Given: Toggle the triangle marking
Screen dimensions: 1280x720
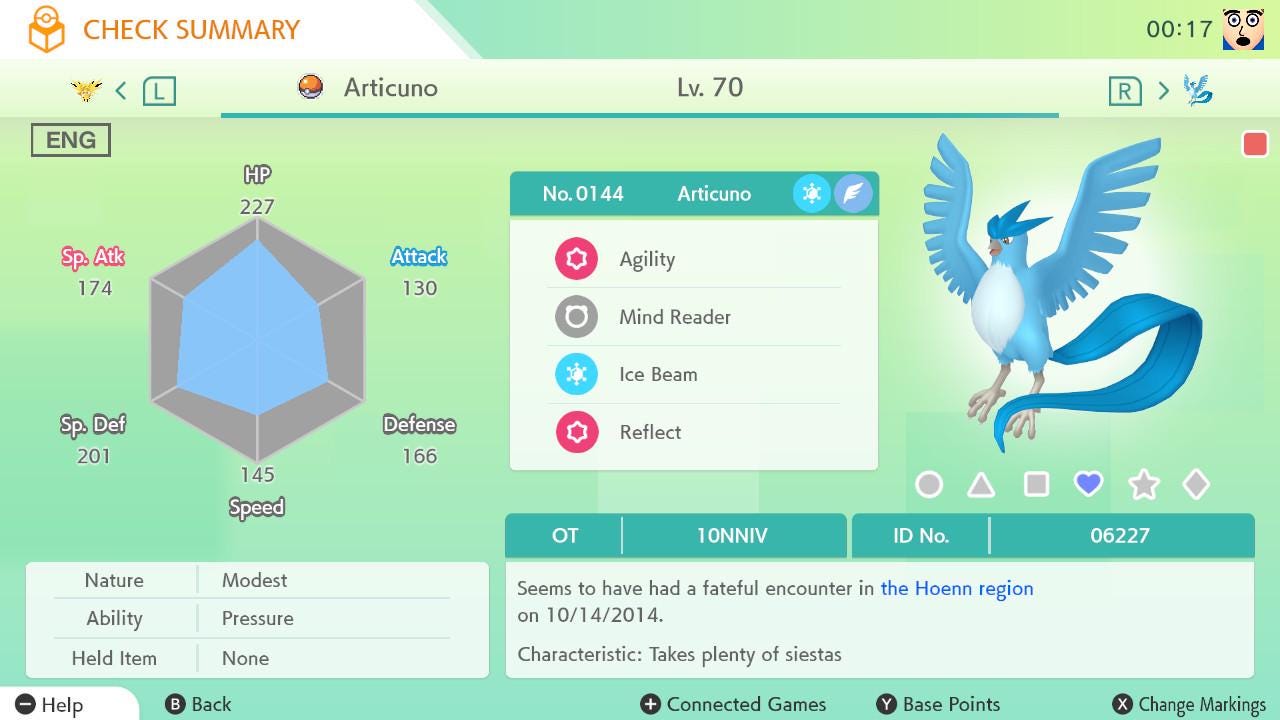Looking at the screenshot, I should pyautogui.click(x=981, y=485).
